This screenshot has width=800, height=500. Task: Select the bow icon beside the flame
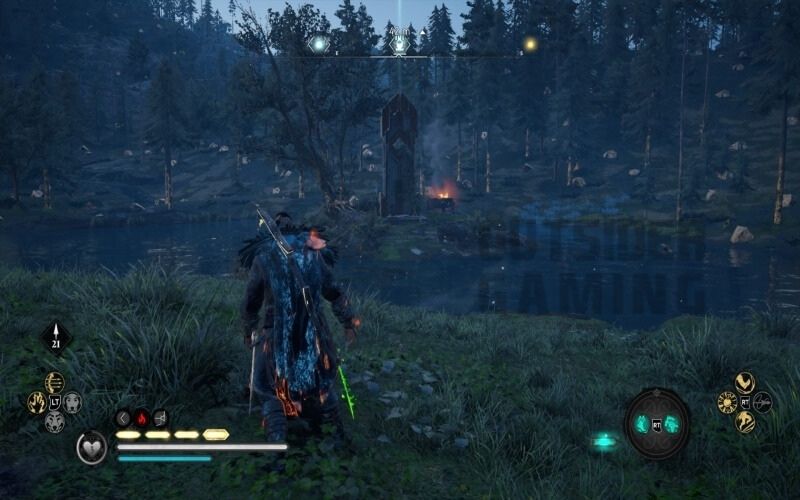160,418
